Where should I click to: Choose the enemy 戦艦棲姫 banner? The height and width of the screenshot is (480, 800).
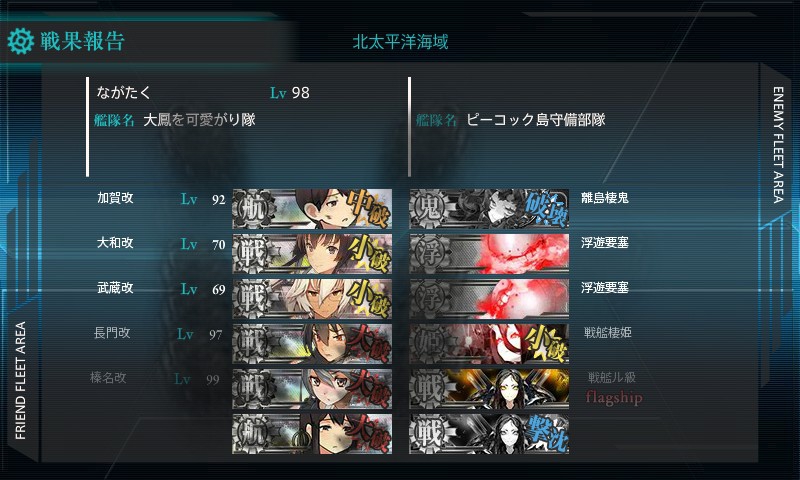pyautogui.click(x=489, y=343)
